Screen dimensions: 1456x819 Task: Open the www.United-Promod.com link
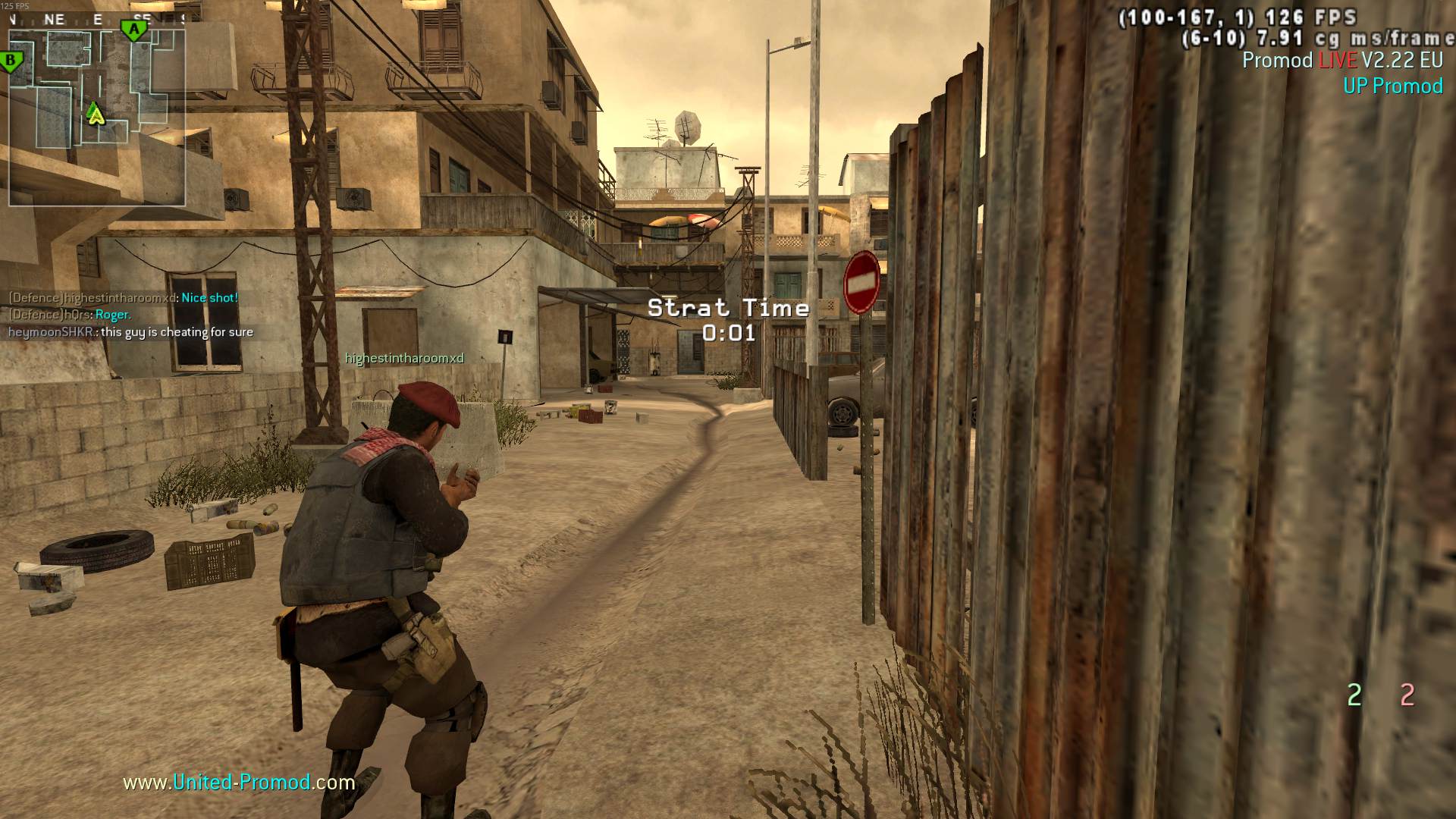tap(239, 782)
